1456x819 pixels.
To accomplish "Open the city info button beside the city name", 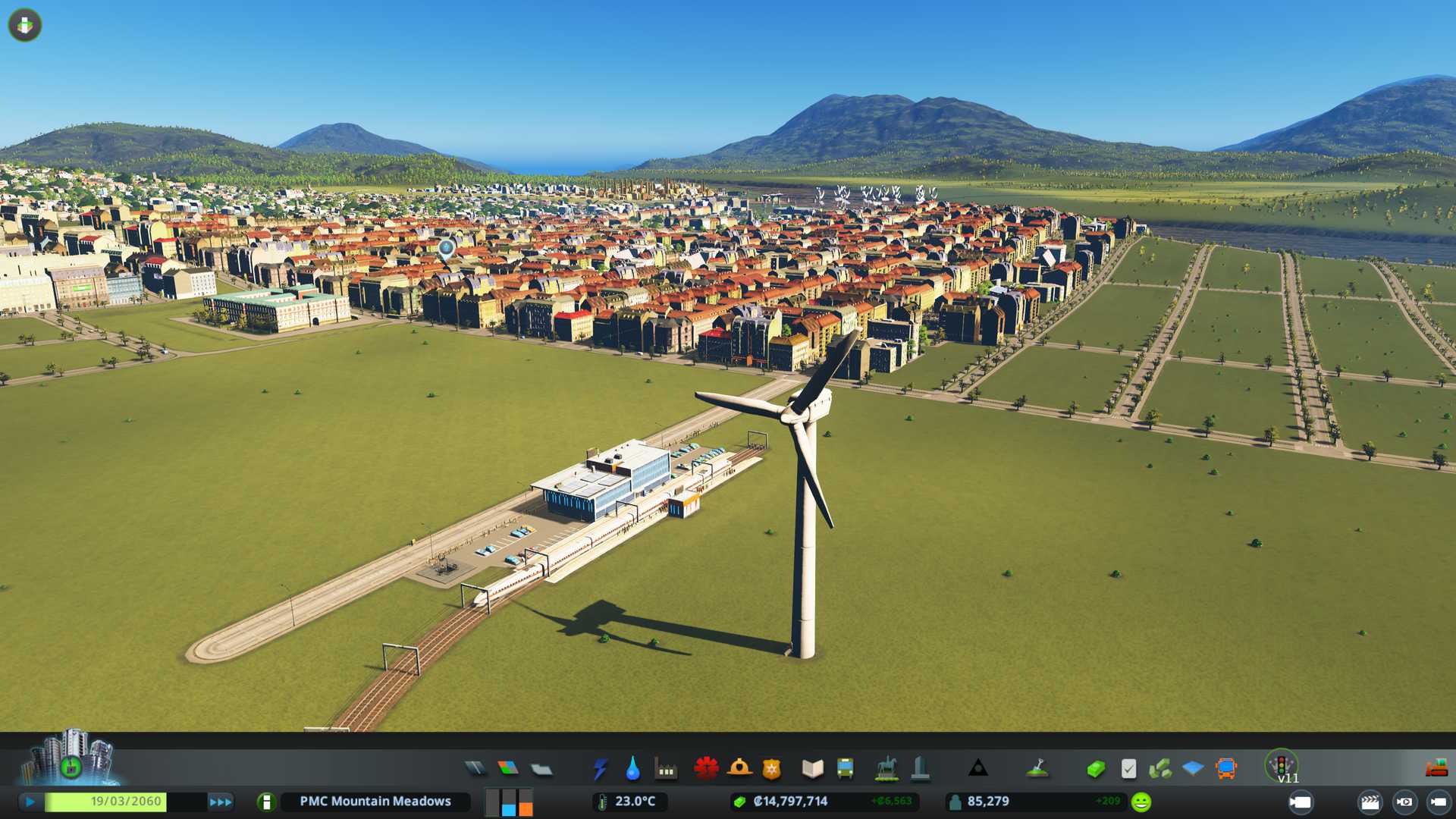I will tap(266, 802).
